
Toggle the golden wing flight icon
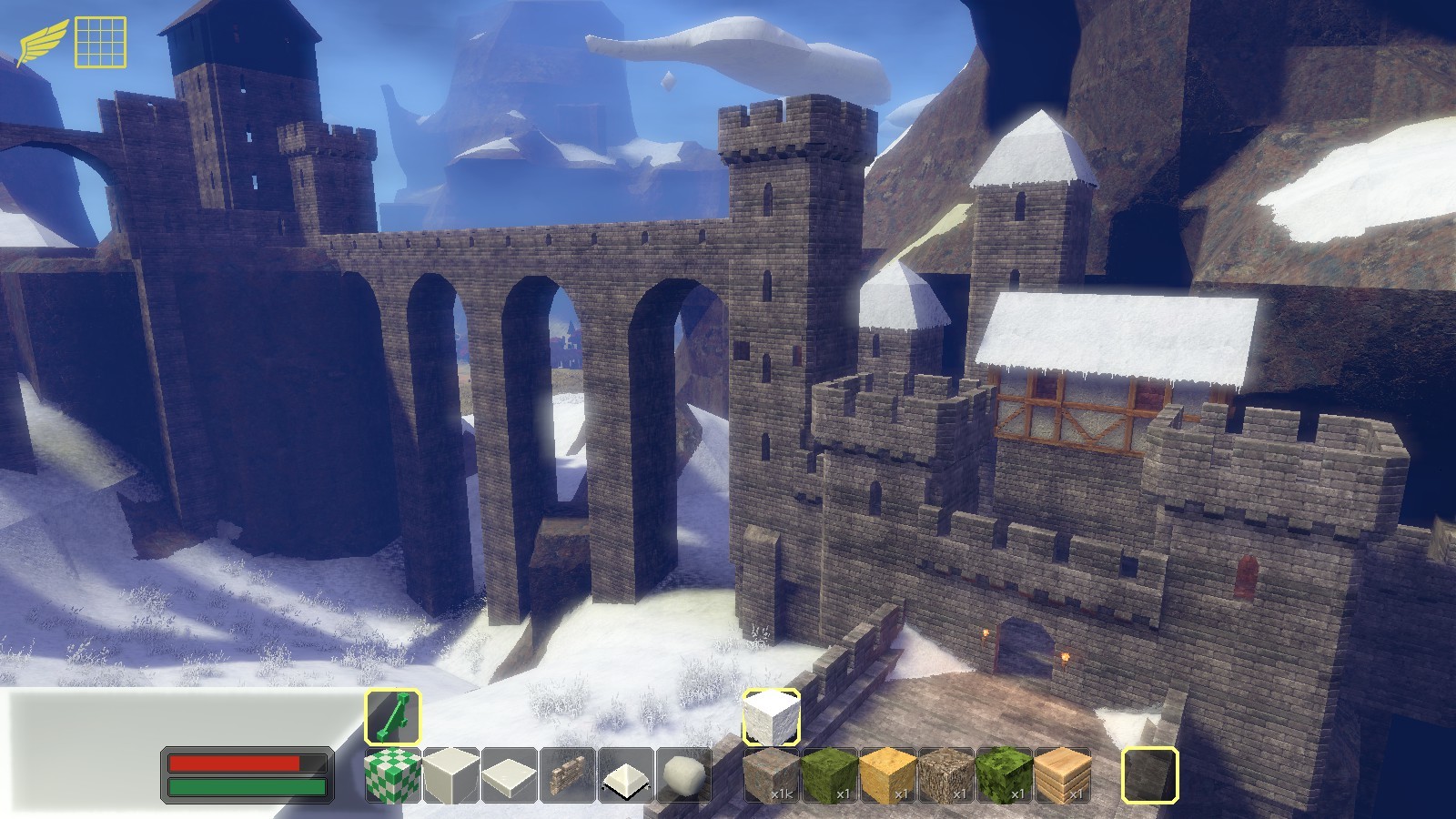point(41,42)
